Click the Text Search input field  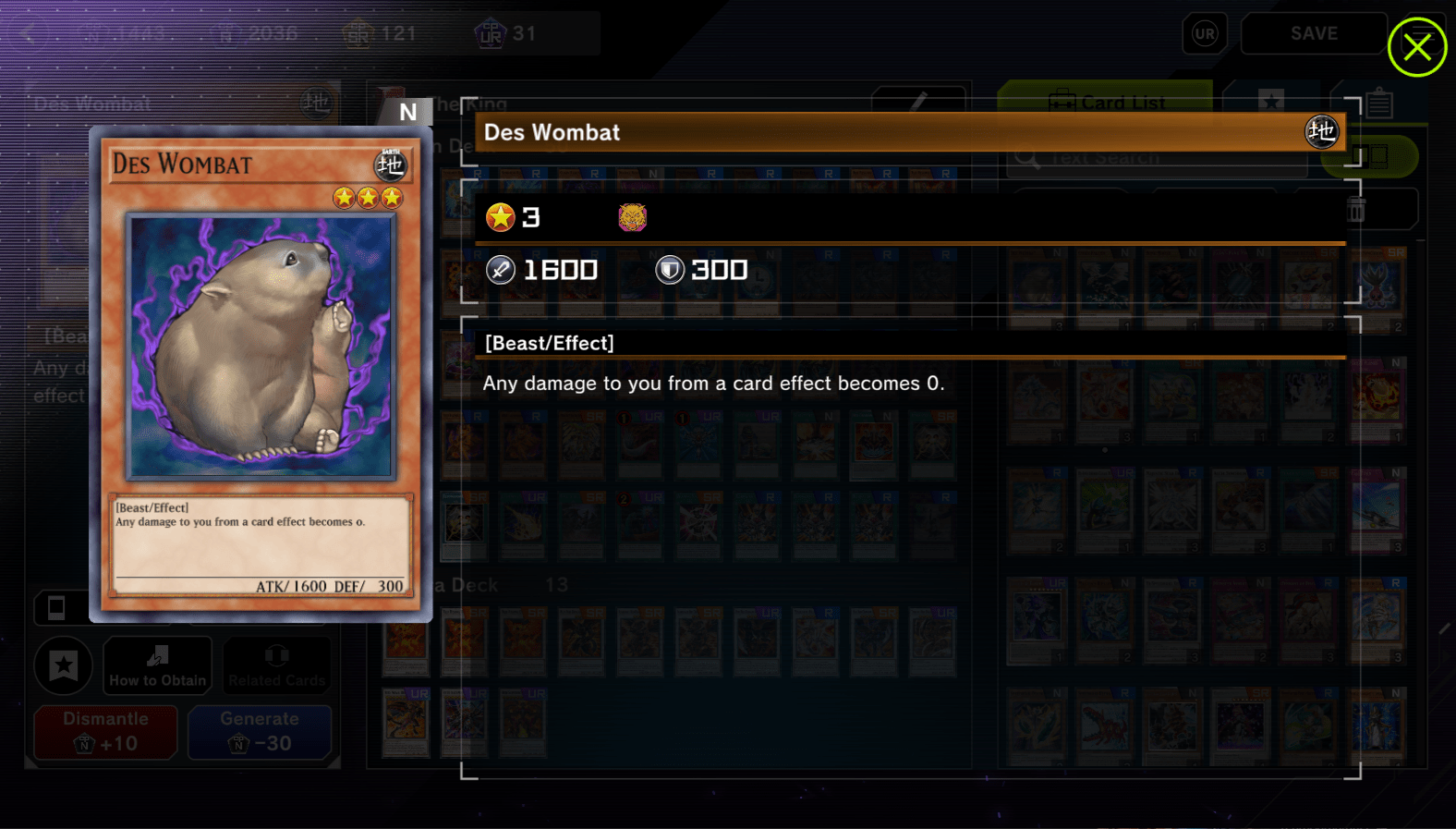pyautogui.click(x=1155, y=157)
